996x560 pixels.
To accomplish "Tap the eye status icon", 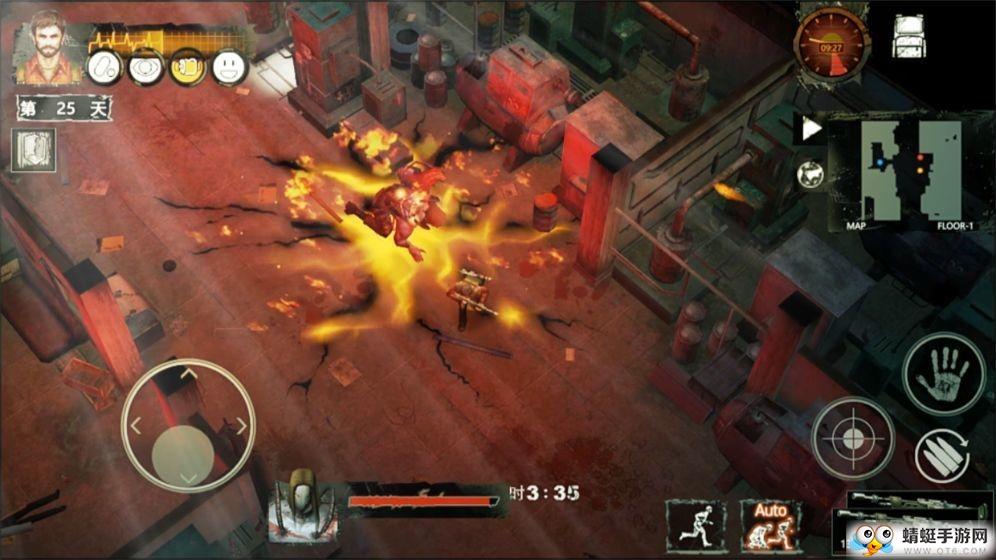I will click(x=146, y=67).
